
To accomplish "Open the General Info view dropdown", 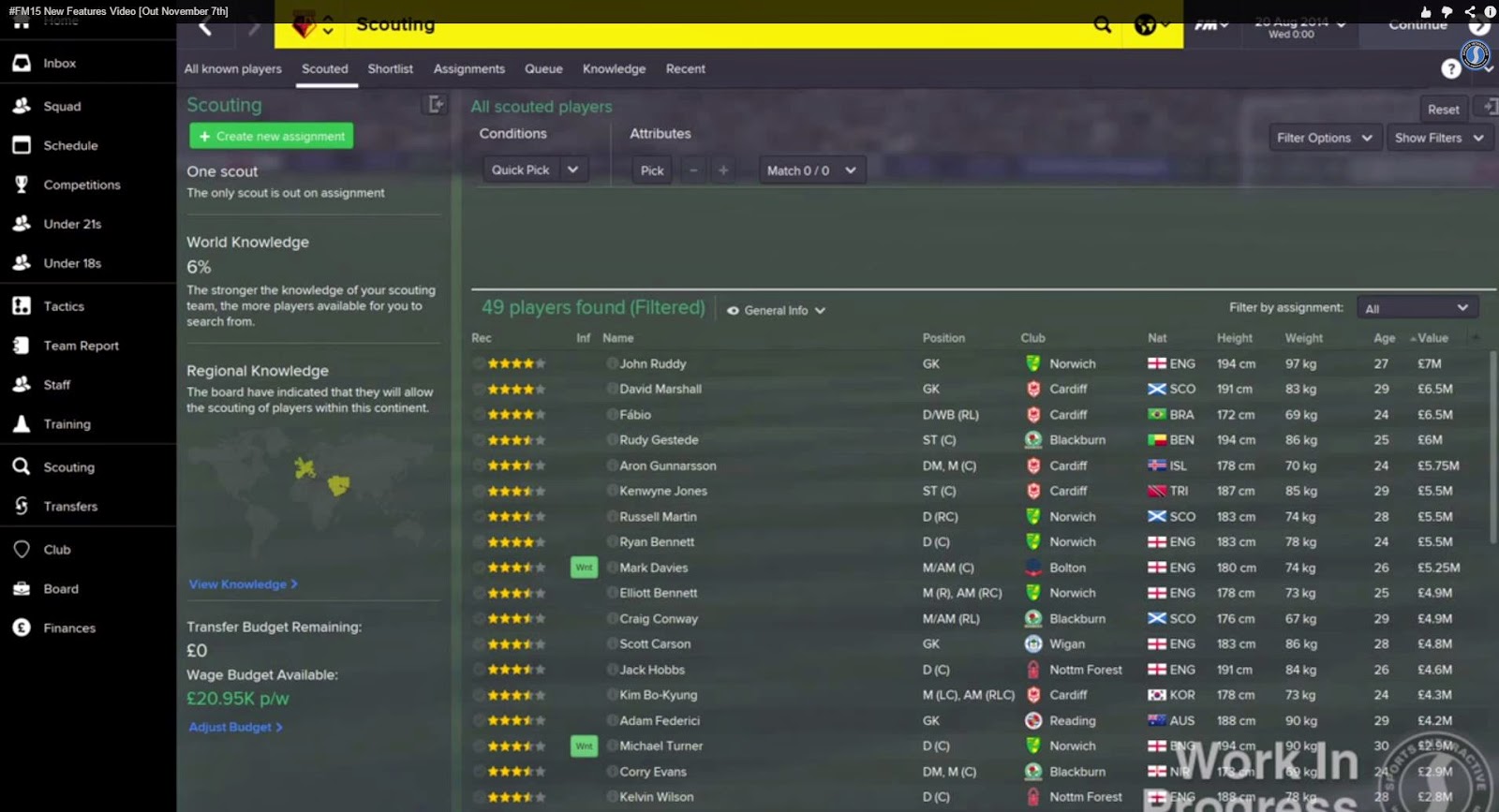I will 776,309.
